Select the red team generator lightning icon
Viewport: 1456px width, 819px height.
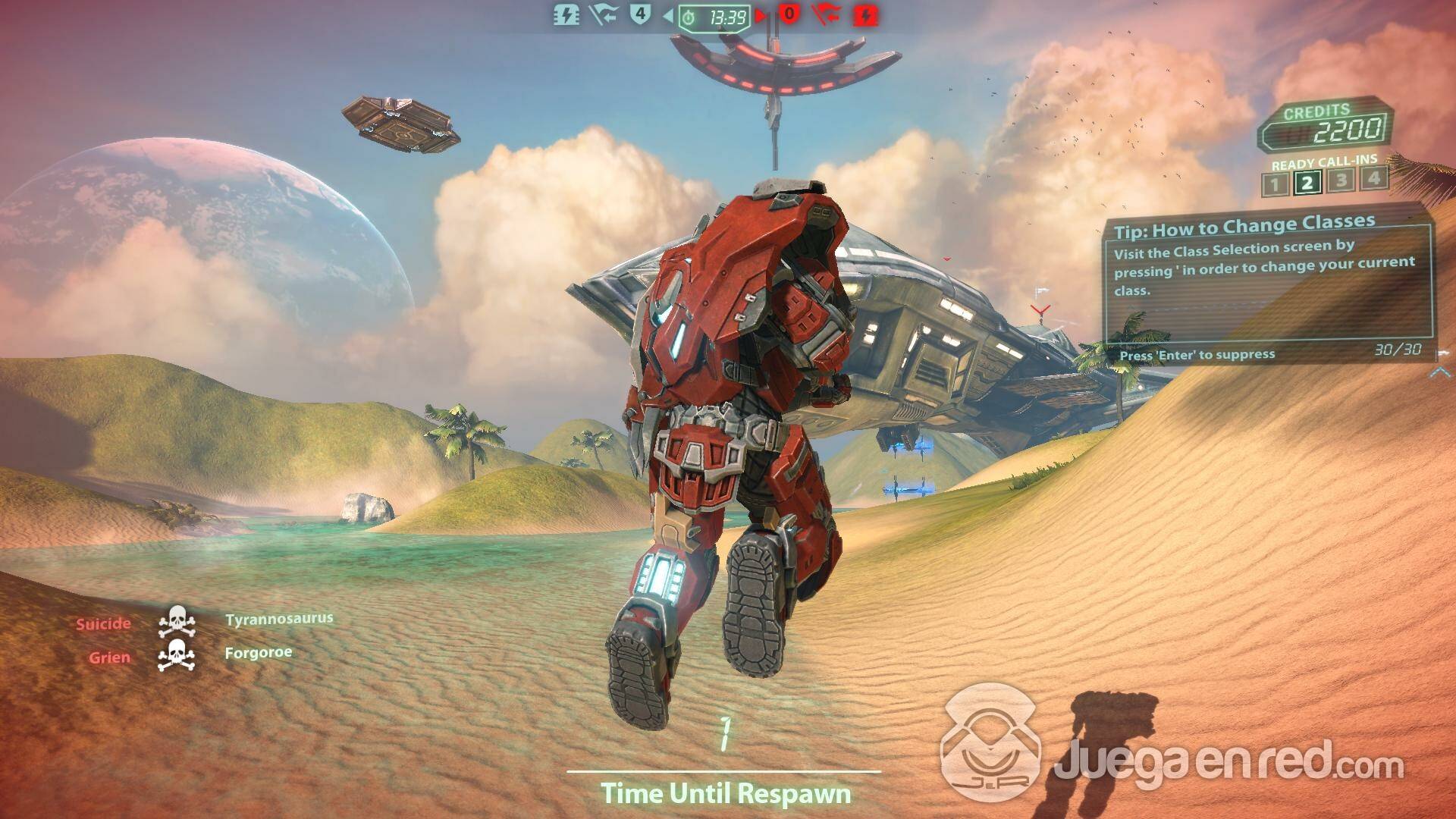[865, 15]
